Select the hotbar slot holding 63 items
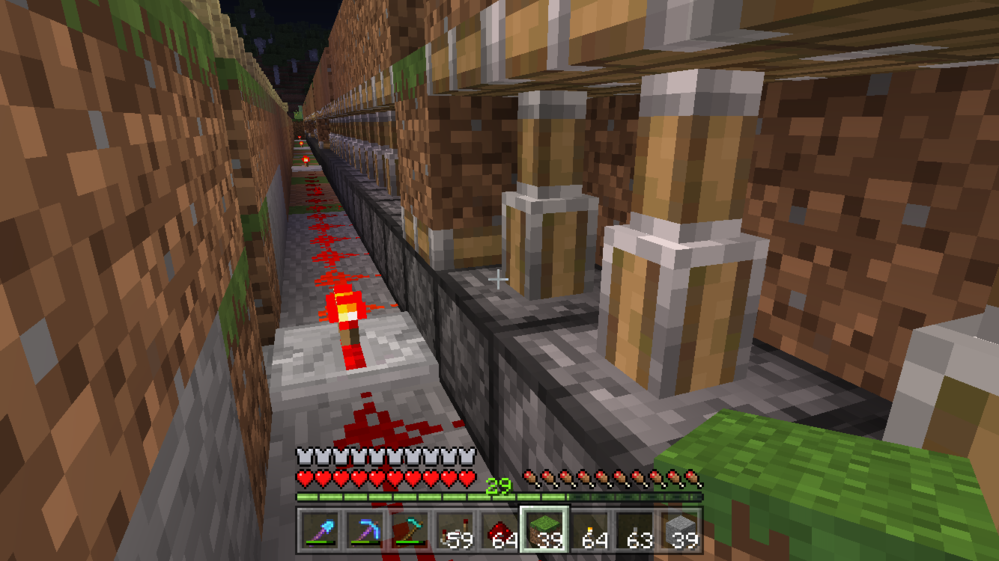This screenshot has height=561, width=999. [x=635, y=530]
